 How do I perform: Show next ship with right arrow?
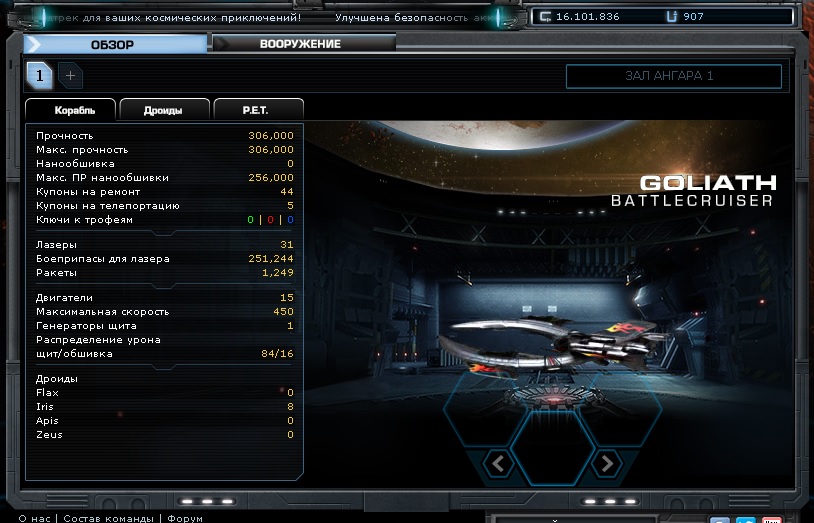[x=605, y=462]
